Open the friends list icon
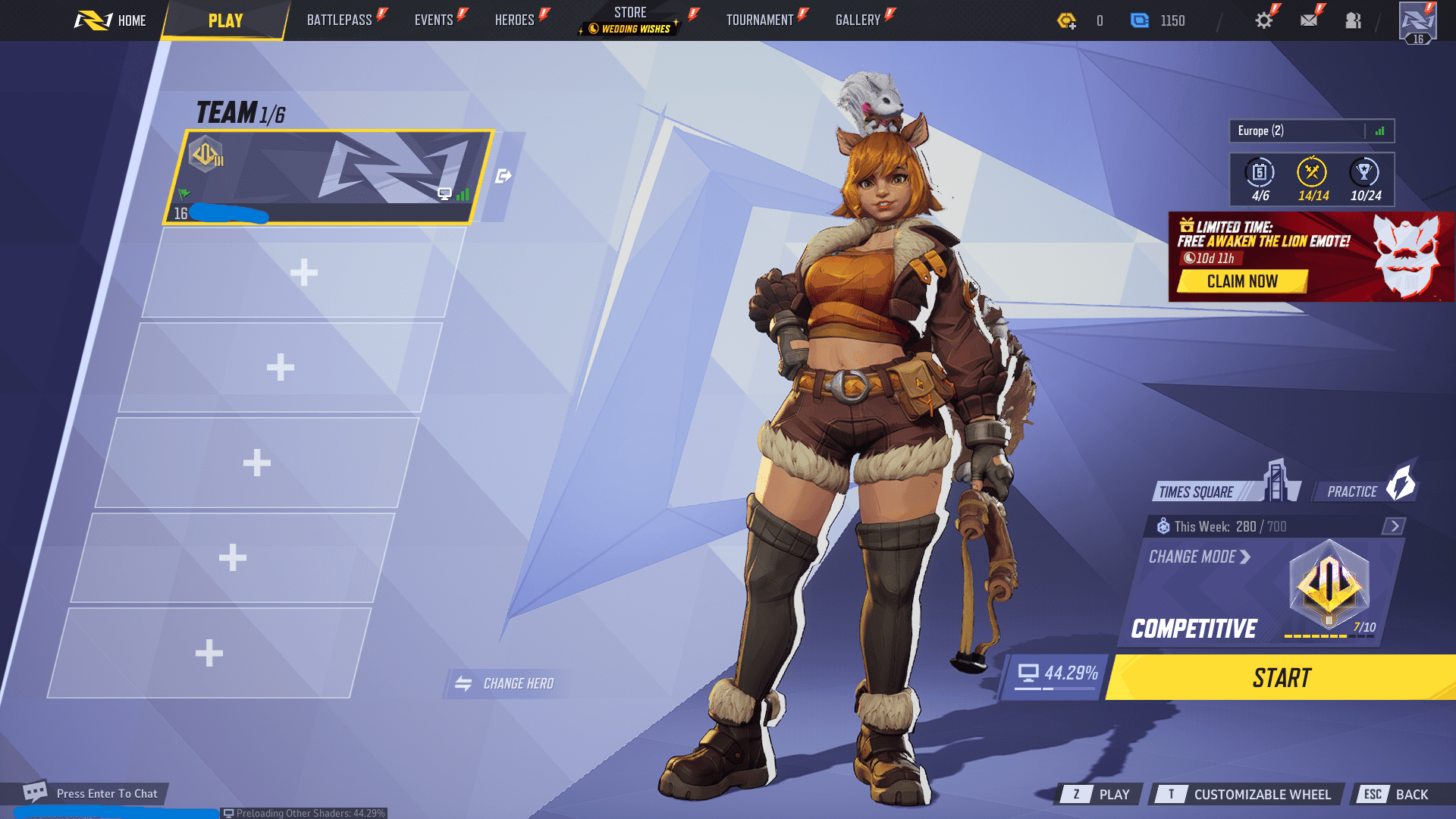This screenshot has width=1456, height=819. click(1354, 20)
